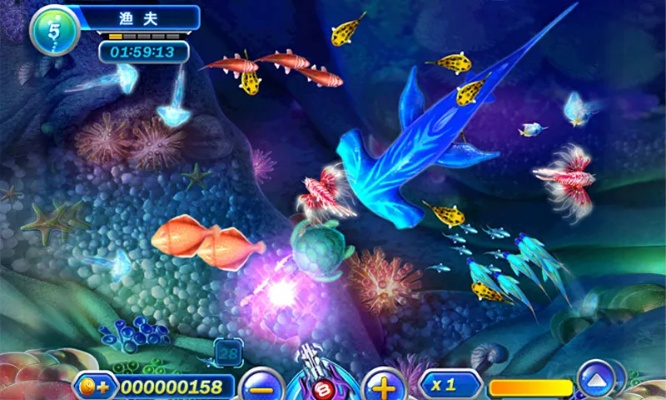Click the blue up-arrow button
Viewport: 666px width, 400px height.
click(x=597, y=379)
